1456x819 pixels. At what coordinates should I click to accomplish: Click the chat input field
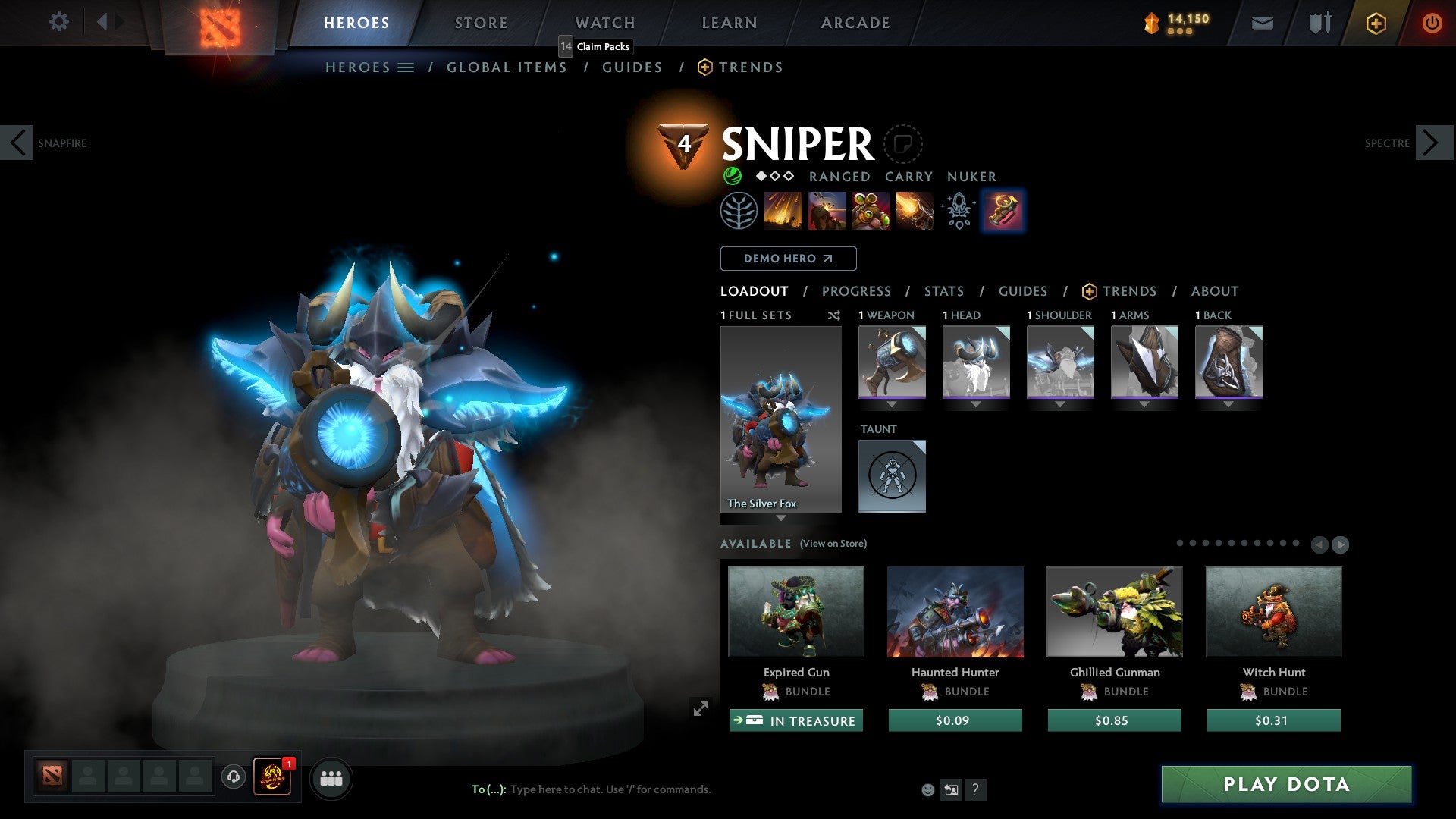coord(607,789)
